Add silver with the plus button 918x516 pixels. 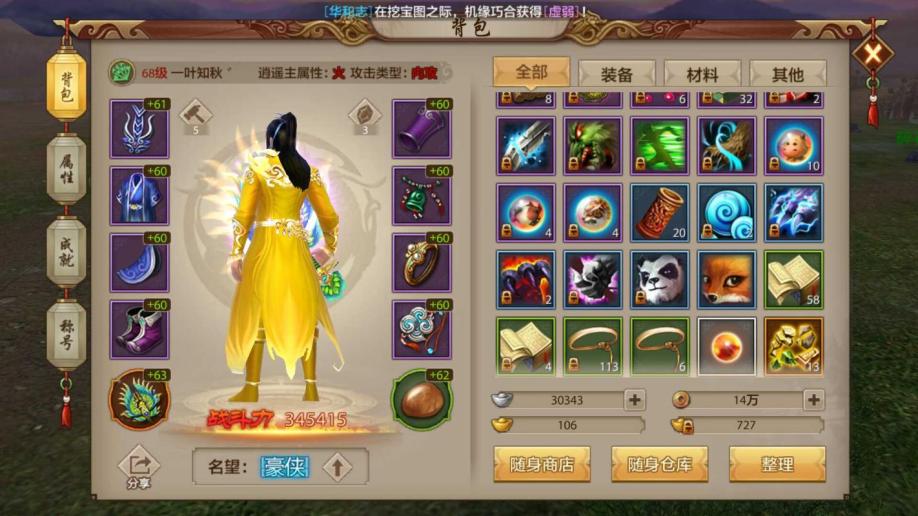[x=634, y=400]
